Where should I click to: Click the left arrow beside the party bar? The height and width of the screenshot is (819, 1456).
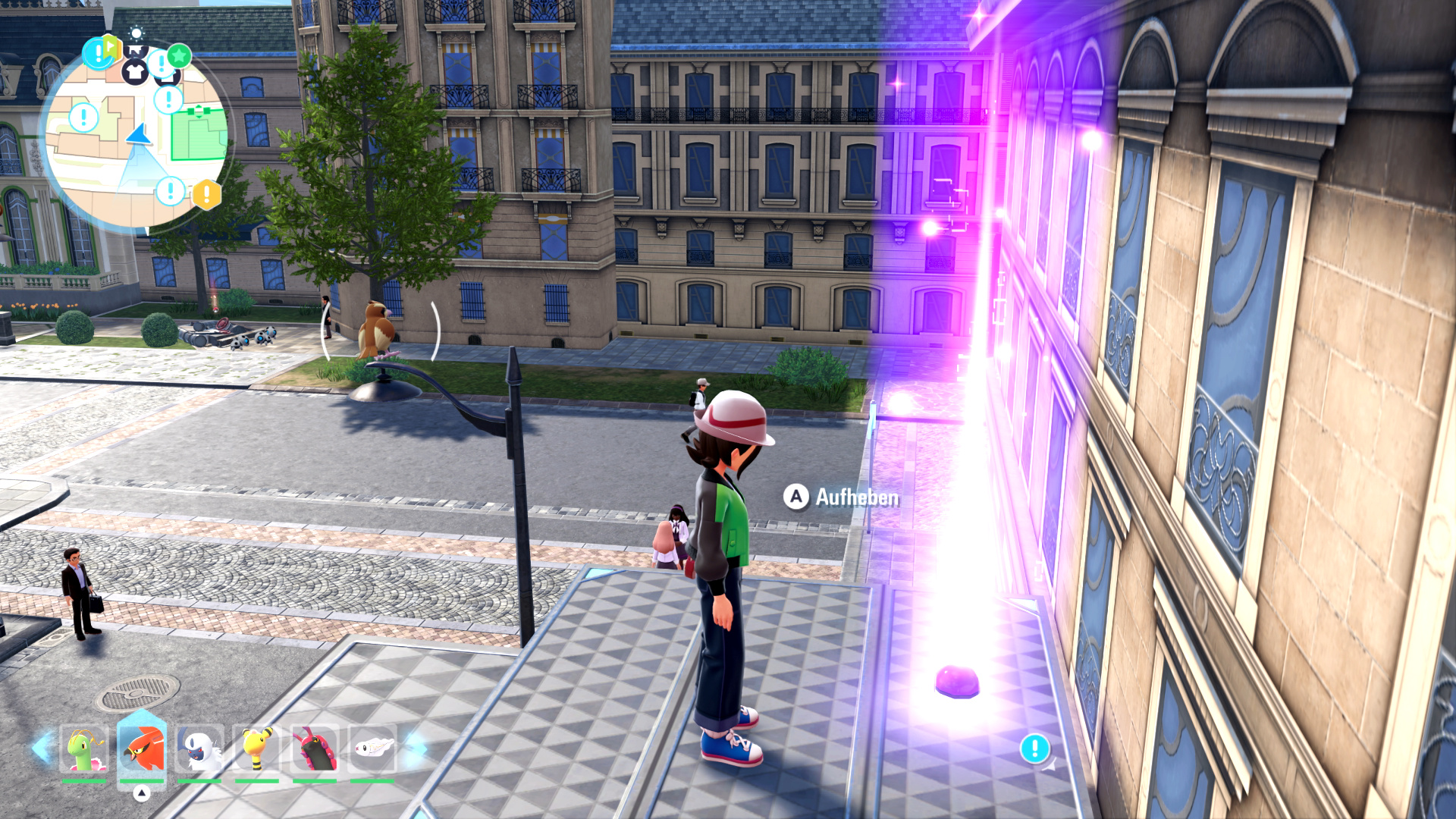click(41, 748)
